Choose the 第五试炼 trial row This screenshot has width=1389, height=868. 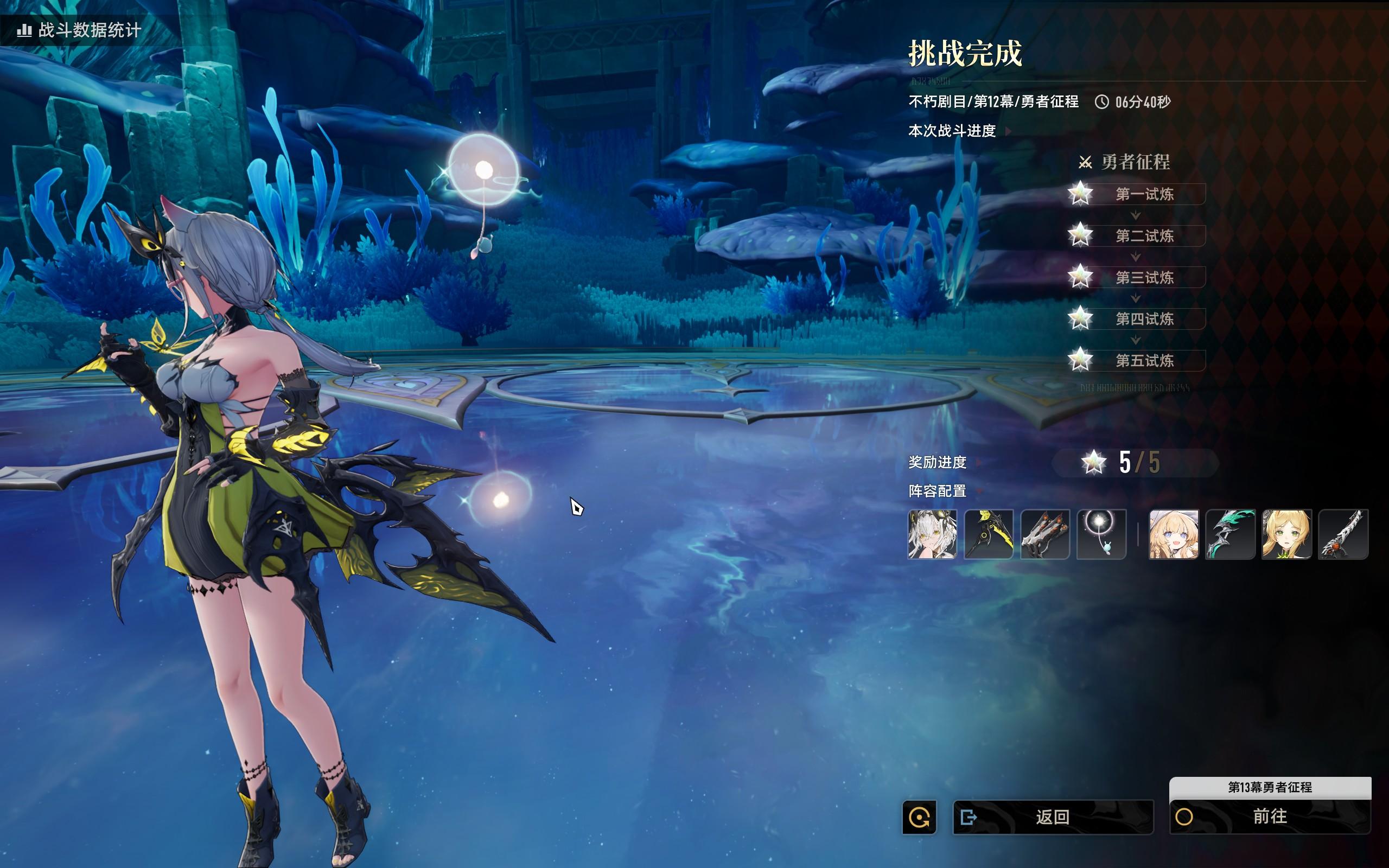[x=1144, y=361]
